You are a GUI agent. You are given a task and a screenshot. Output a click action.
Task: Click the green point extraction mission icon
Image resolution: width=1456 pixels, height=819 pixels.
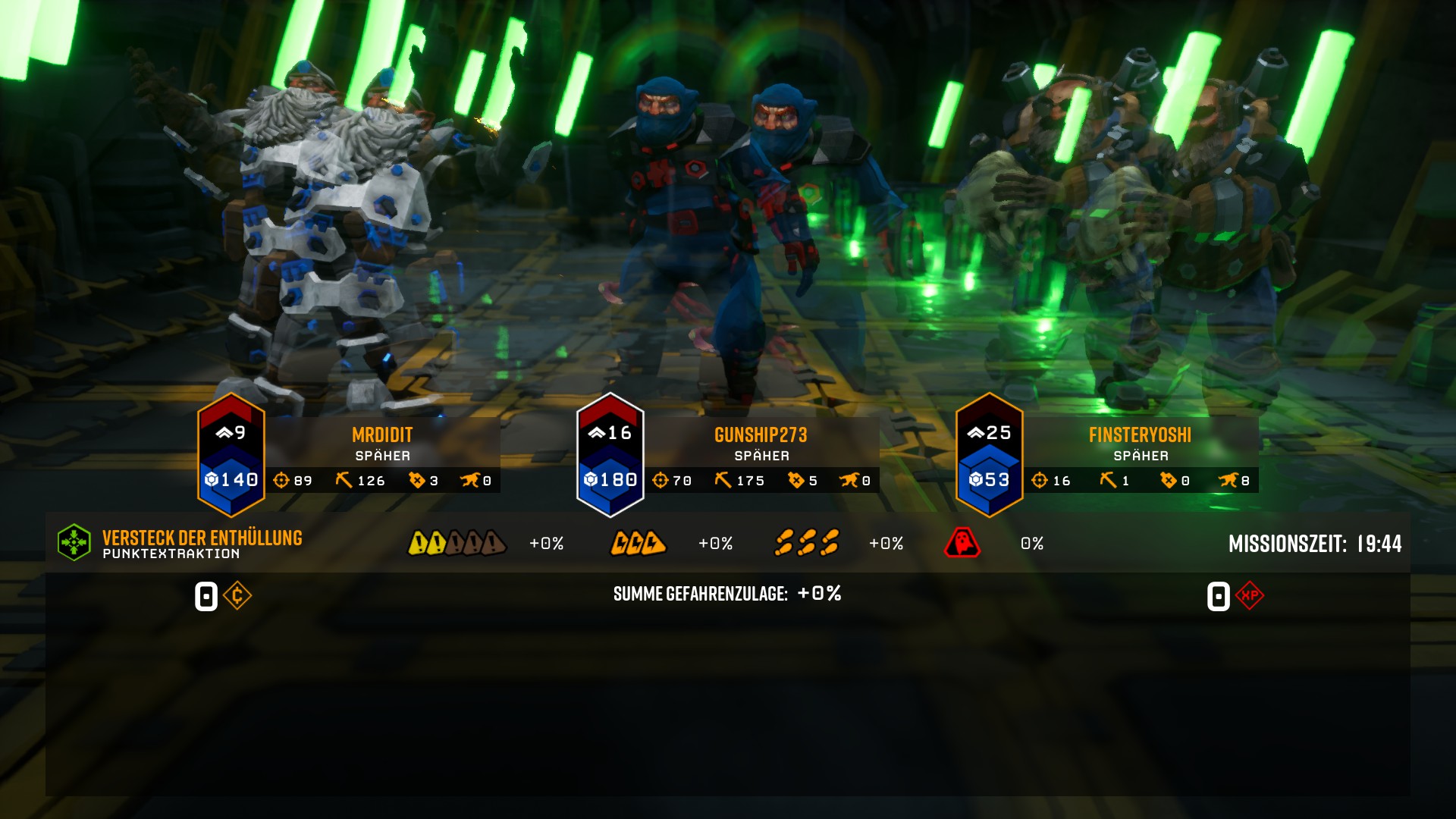pos(74,543)
